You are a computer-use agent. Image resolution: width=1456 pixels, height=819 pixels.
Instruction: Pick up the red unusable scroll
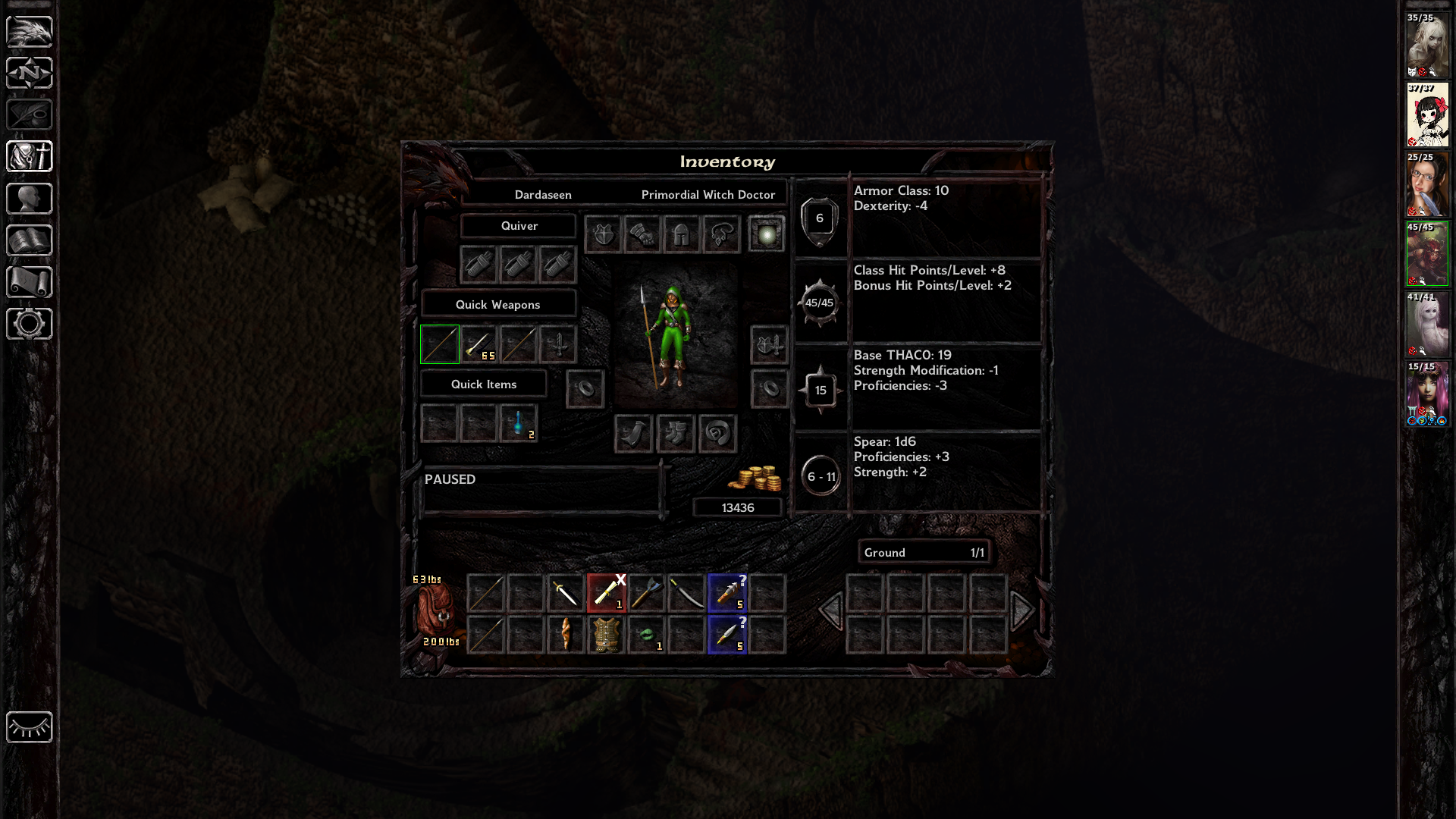tap(606, 592)
